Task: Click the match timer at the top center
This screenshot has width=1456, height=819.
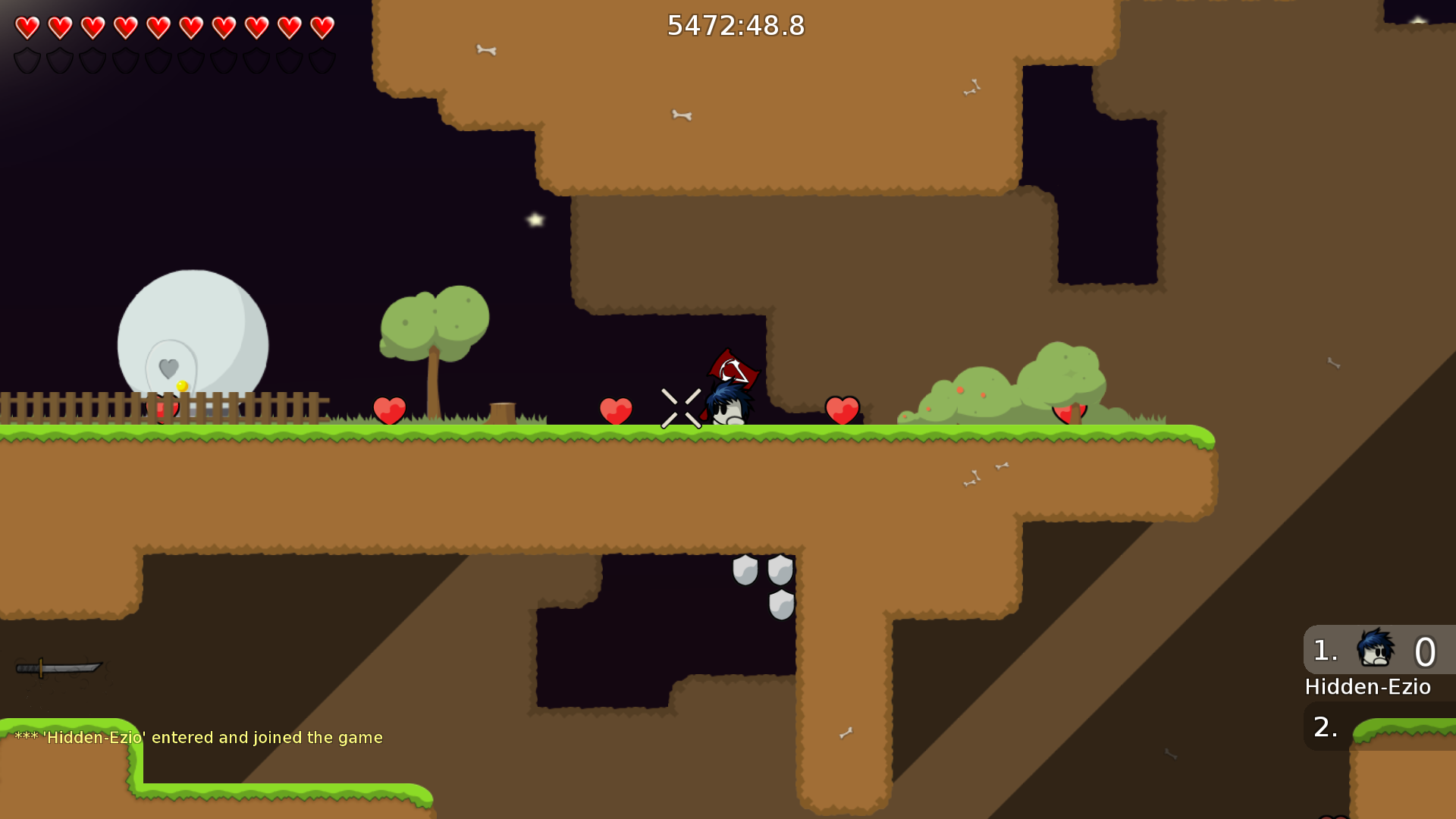Action: coord(735,26)
